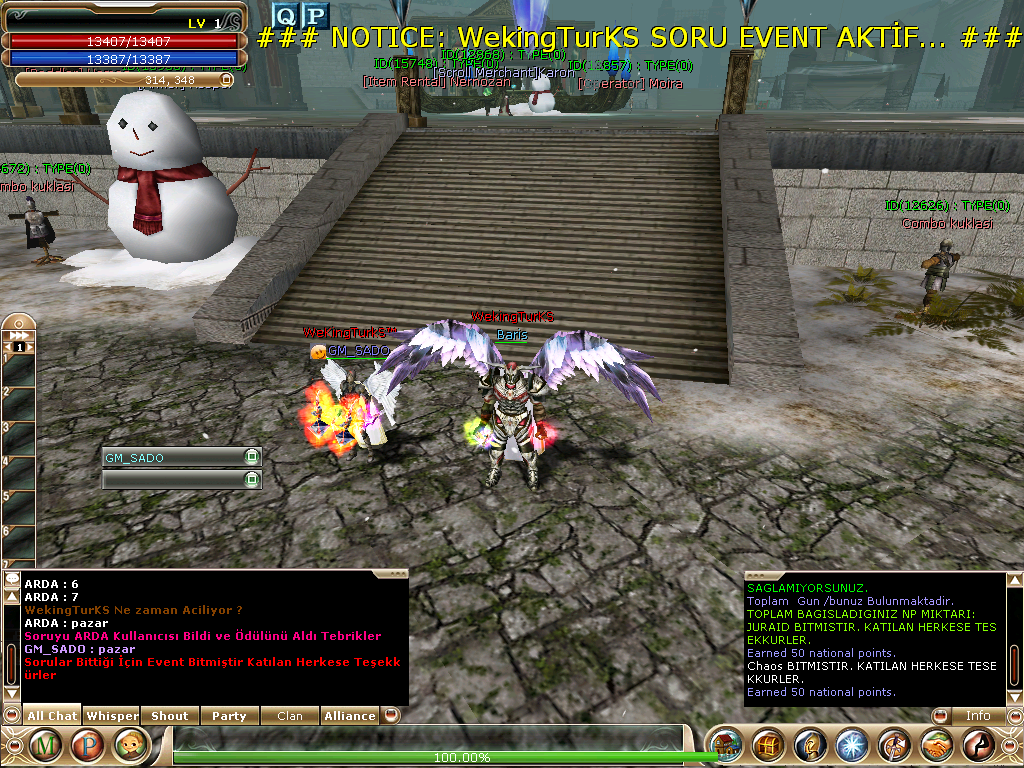1024x768 pixels.
Task: Open the Whisper chat tab
Action: [112, 716]
